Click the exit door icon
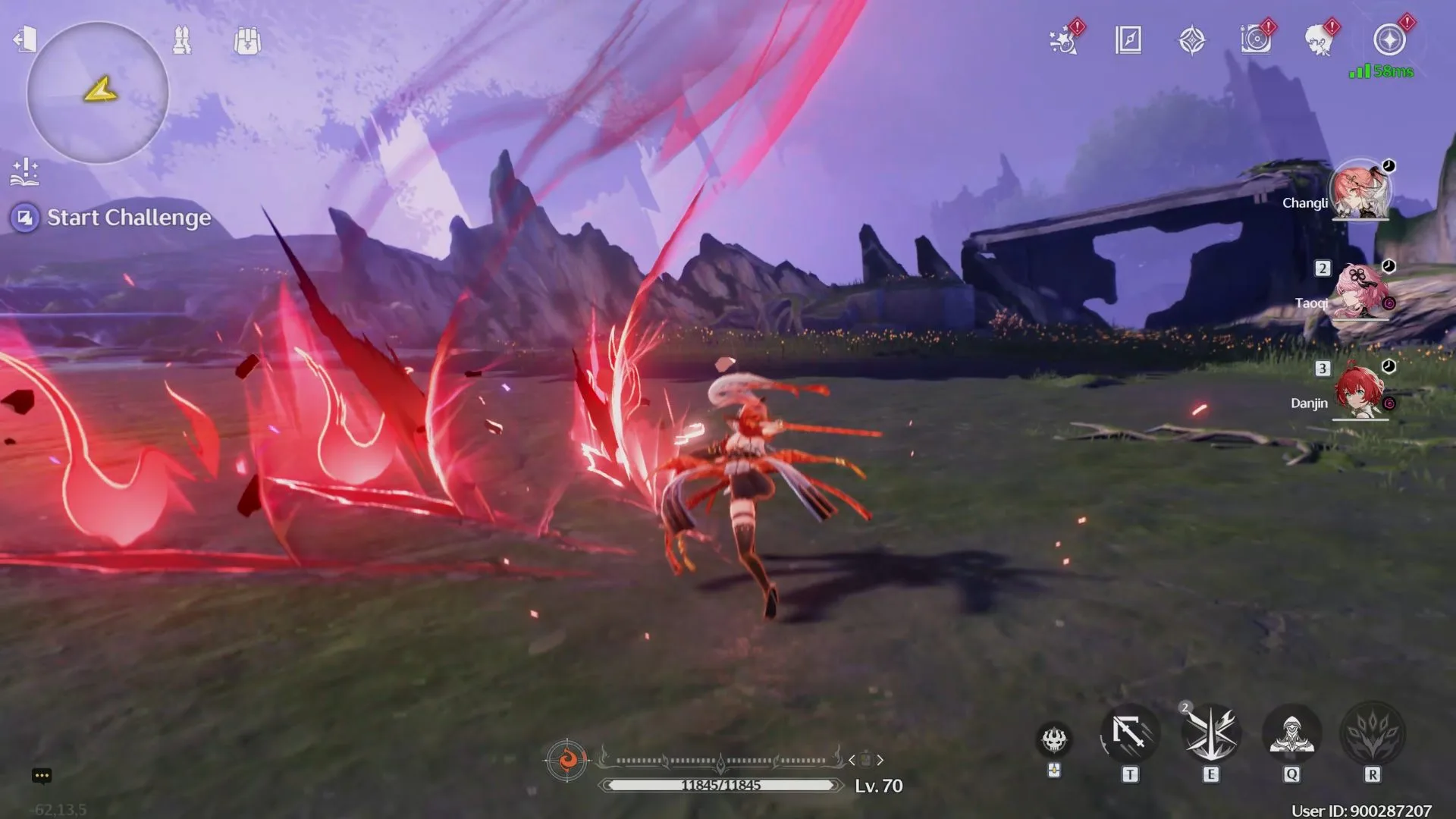 click(25, 39)
